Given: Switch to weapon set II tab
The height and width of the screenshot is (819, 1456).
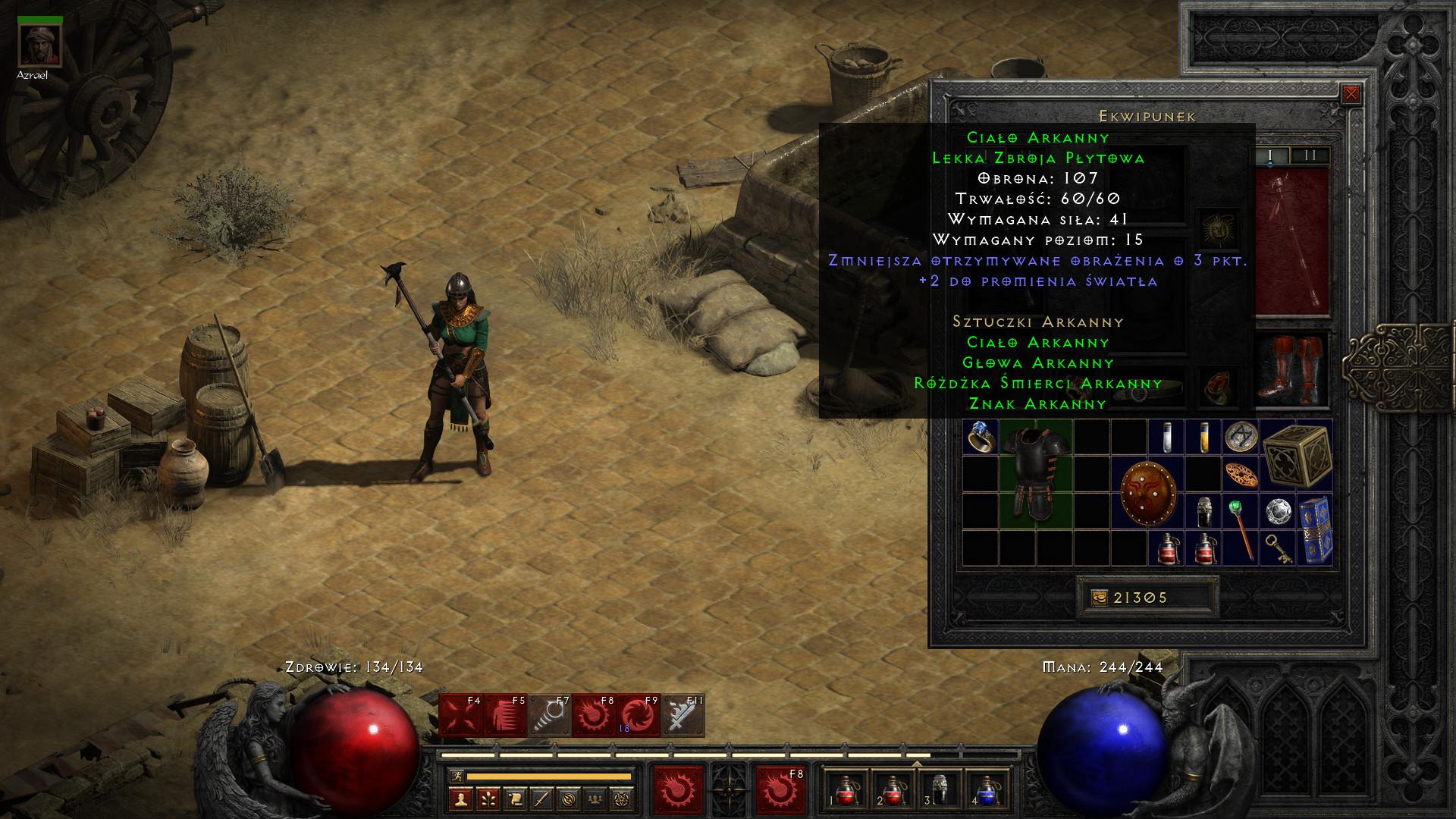Looking at the screenshot, I should tap(1310, 155).
